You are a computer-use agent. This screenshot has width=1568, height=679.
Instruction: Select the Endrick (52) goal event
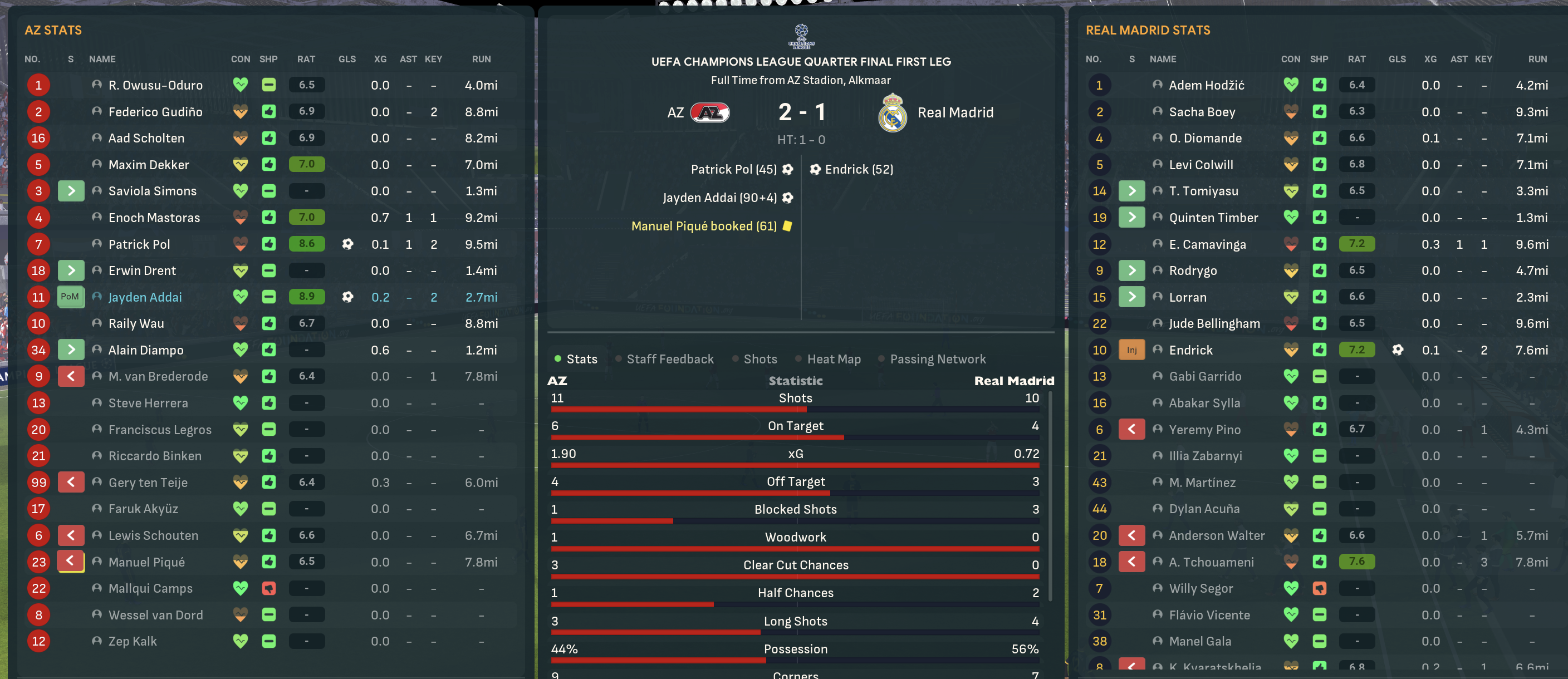[x=858, y=169]
